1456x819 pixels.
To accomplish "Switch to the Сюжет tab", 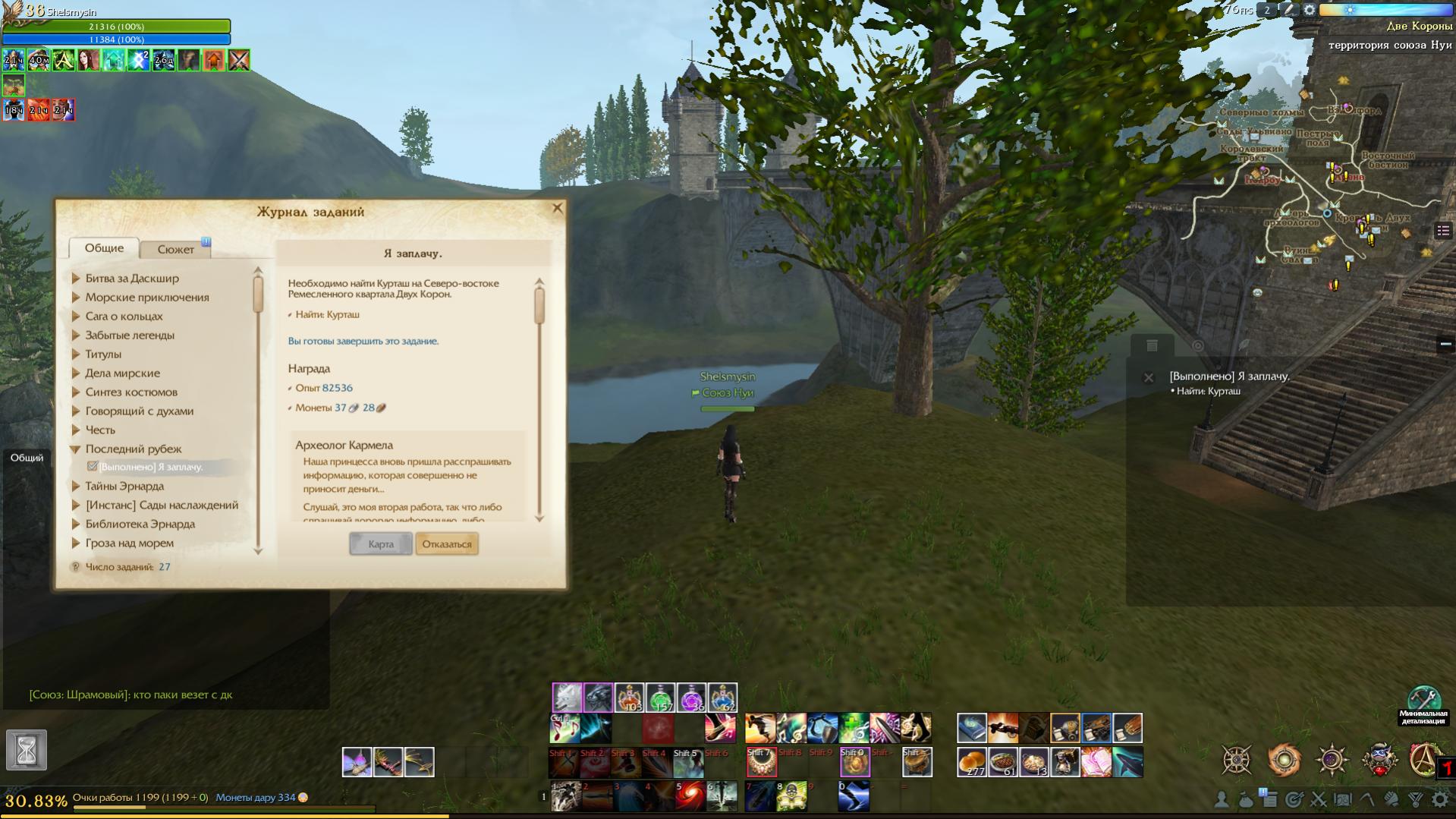I will [176, 249].
